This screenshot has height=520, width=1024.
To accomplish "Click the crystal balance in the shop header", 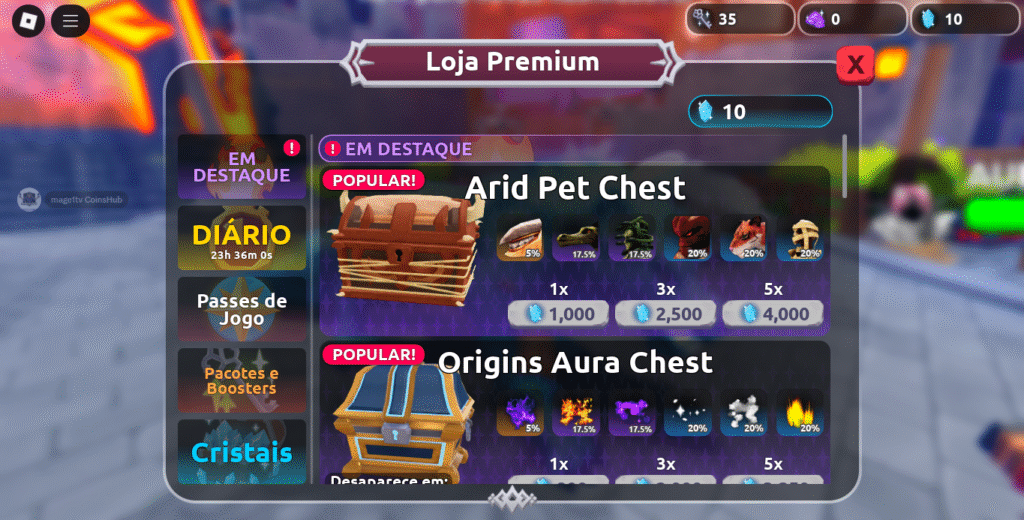I will point(760,112).
